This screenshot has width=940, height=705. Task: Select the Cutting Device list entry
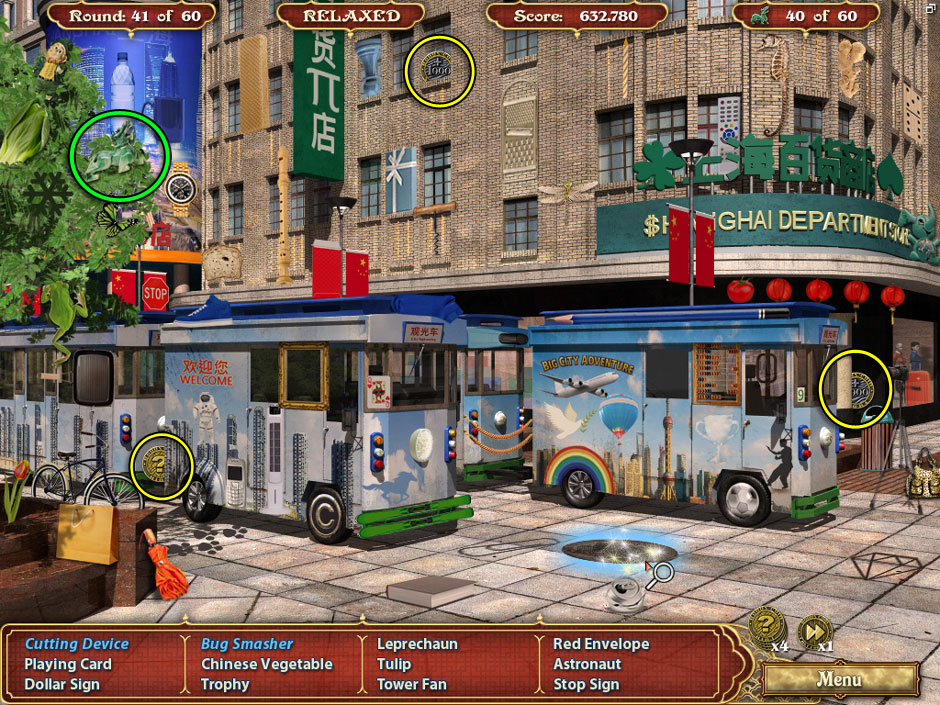click(x=77, y=644)
